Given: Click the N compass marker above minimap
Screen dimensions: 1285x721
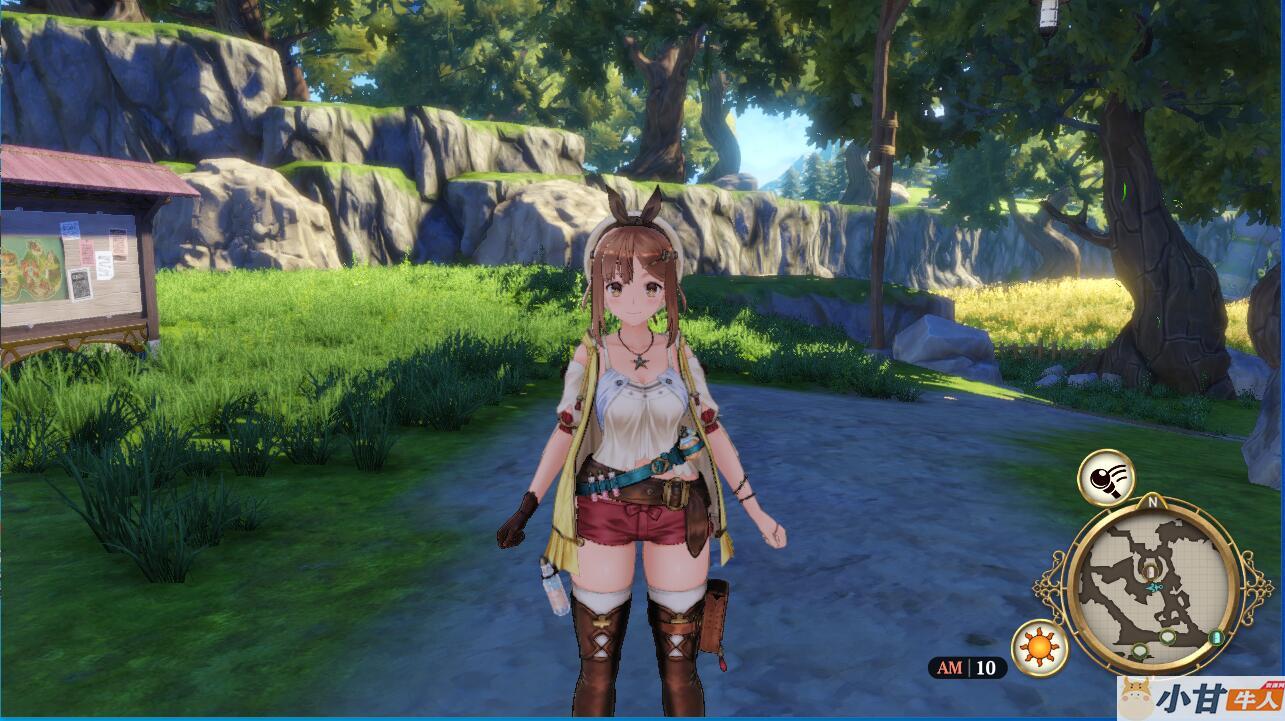Looking at the screenshot, I should point(1152,502).
